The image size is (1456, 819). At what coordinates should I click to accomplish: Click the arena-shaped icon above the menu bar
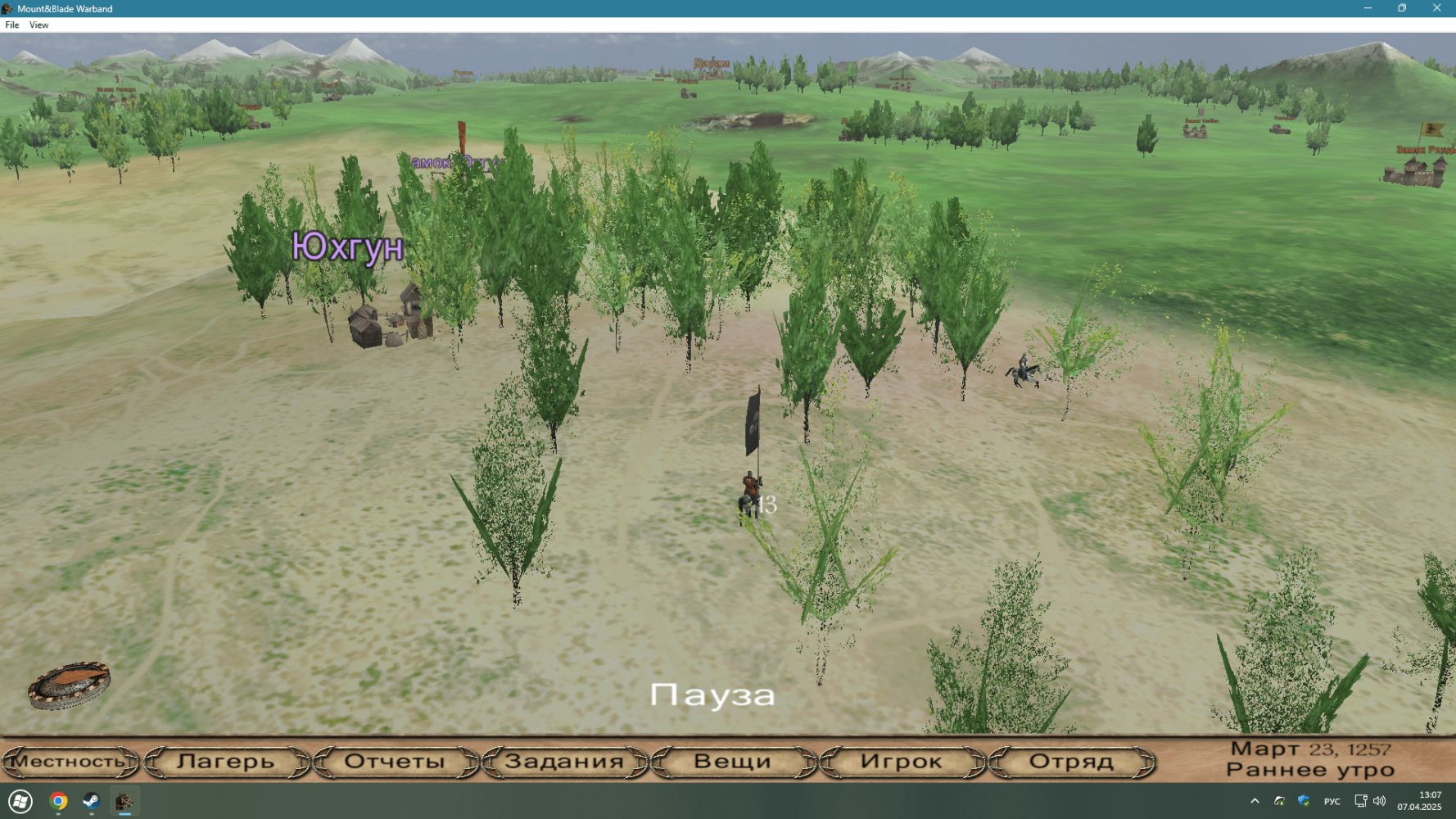point(69,686)
